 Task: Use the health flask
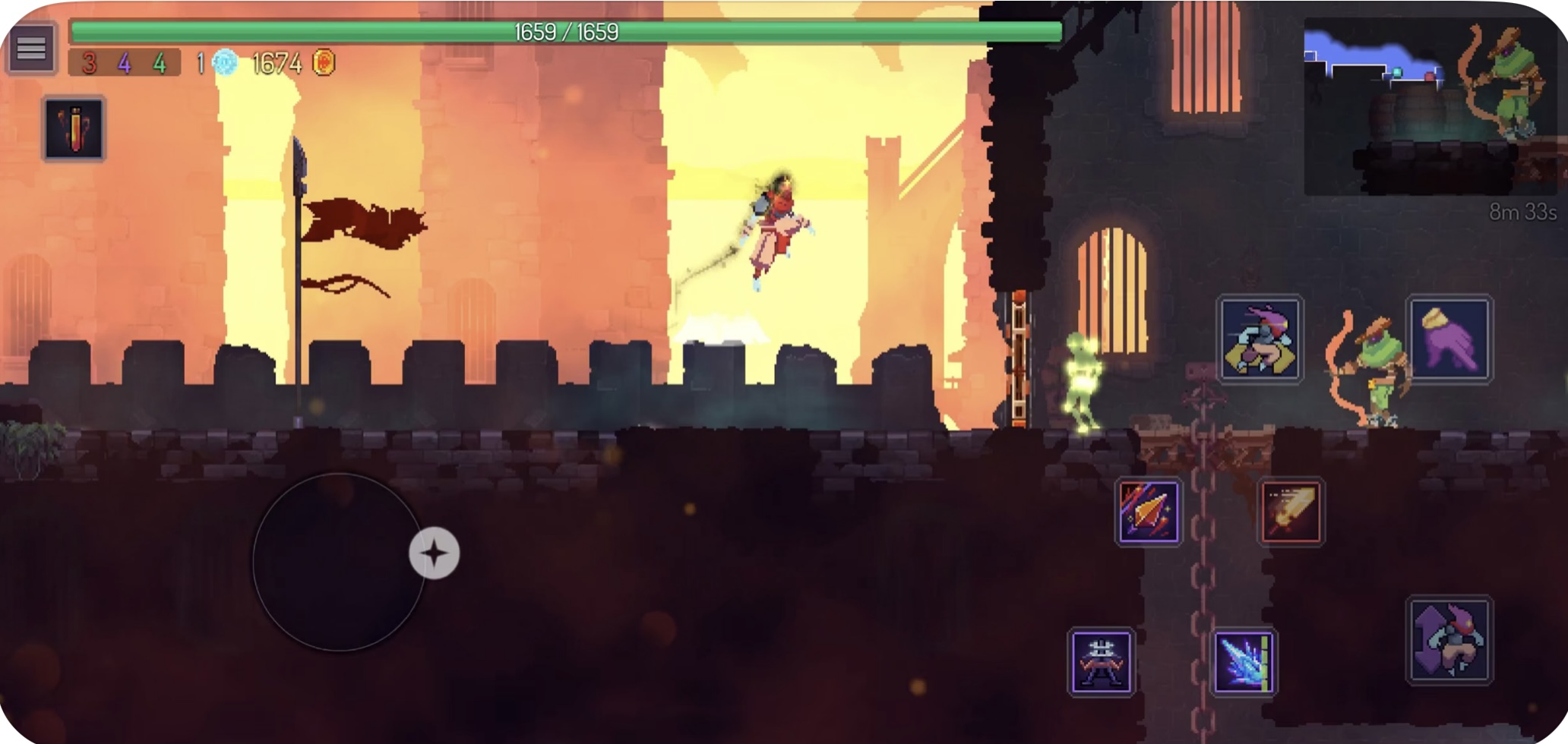[x=74, y=129]
